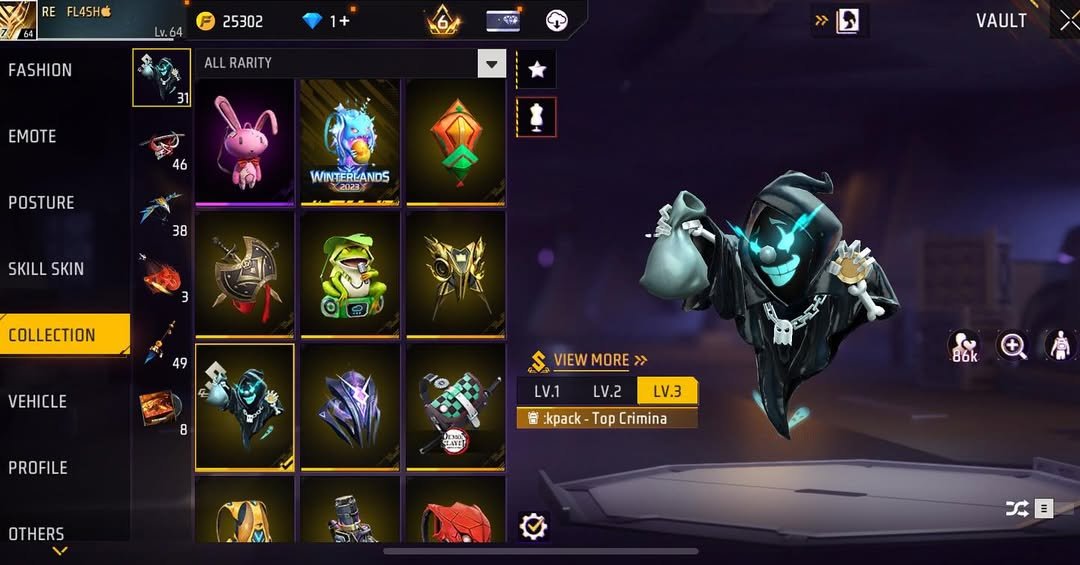Close the Vault screen

(x=1067, y=21)
